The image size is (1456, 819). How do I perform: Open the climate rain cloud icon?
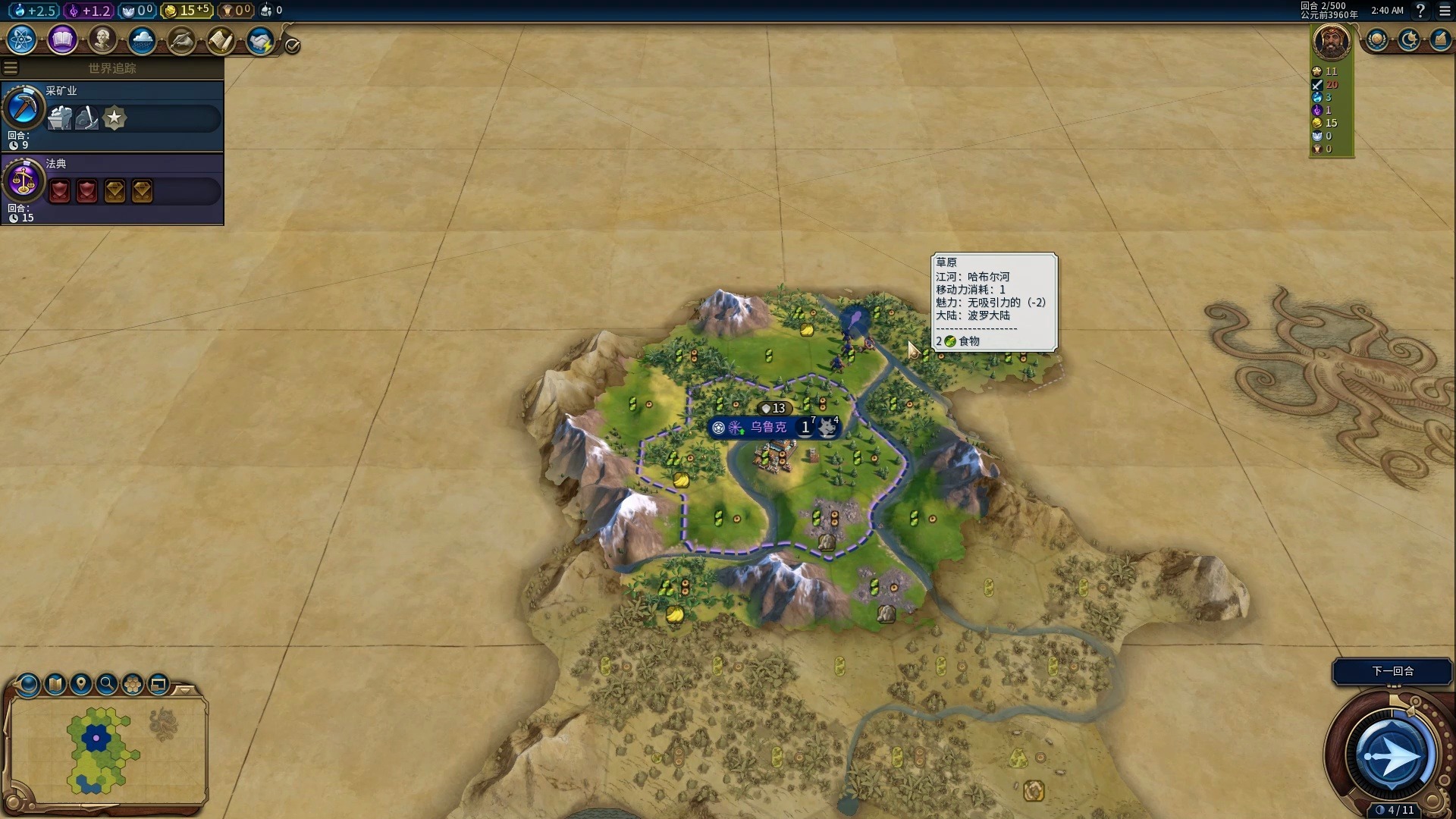click(142, 39)
